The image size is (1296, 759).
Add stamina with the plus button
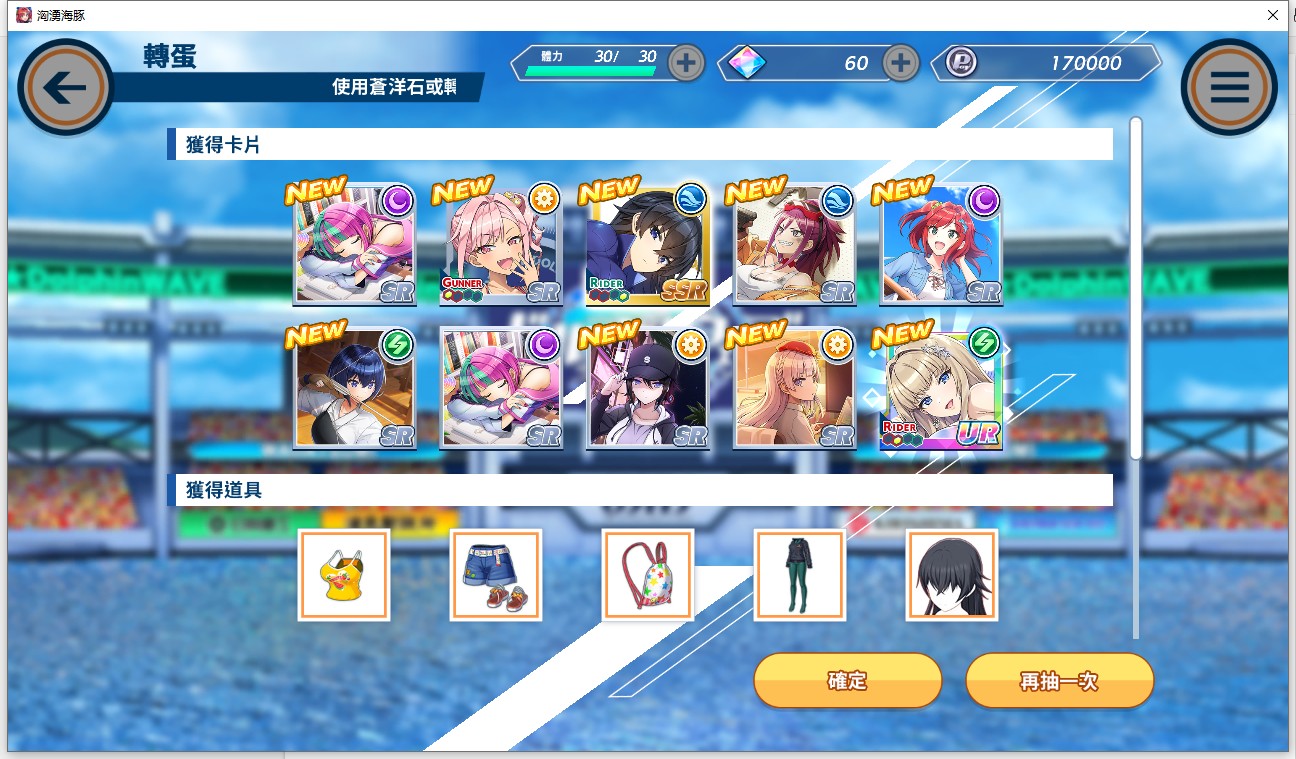tap(686, 63)
